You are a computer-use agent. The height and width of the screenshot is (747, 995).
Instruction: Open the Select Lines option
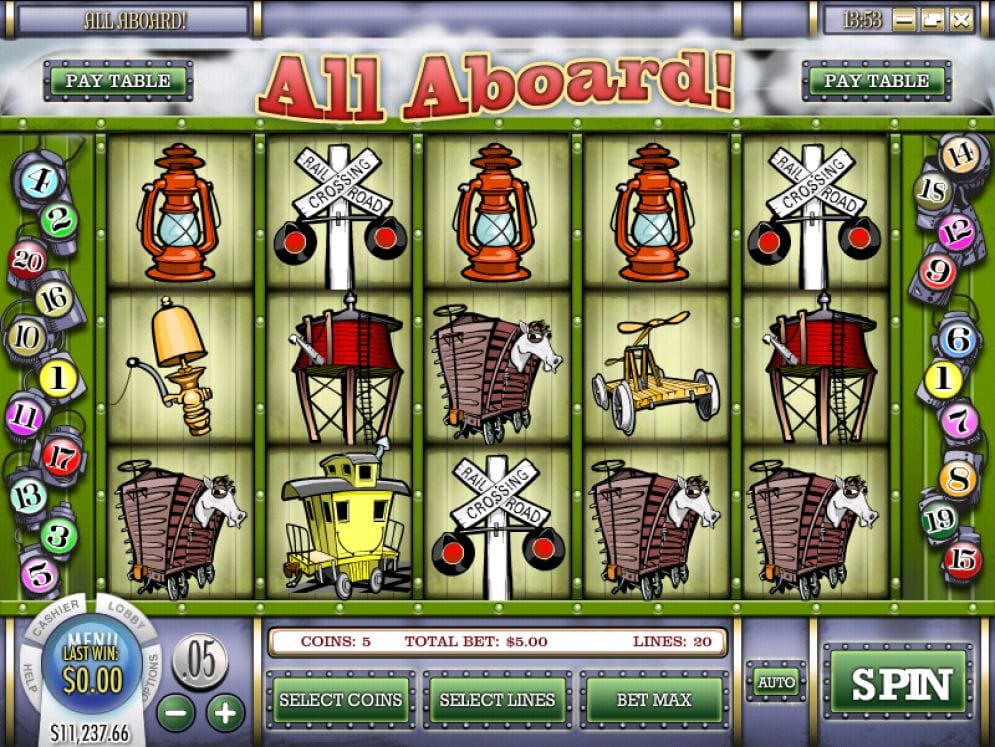(497, 700)
